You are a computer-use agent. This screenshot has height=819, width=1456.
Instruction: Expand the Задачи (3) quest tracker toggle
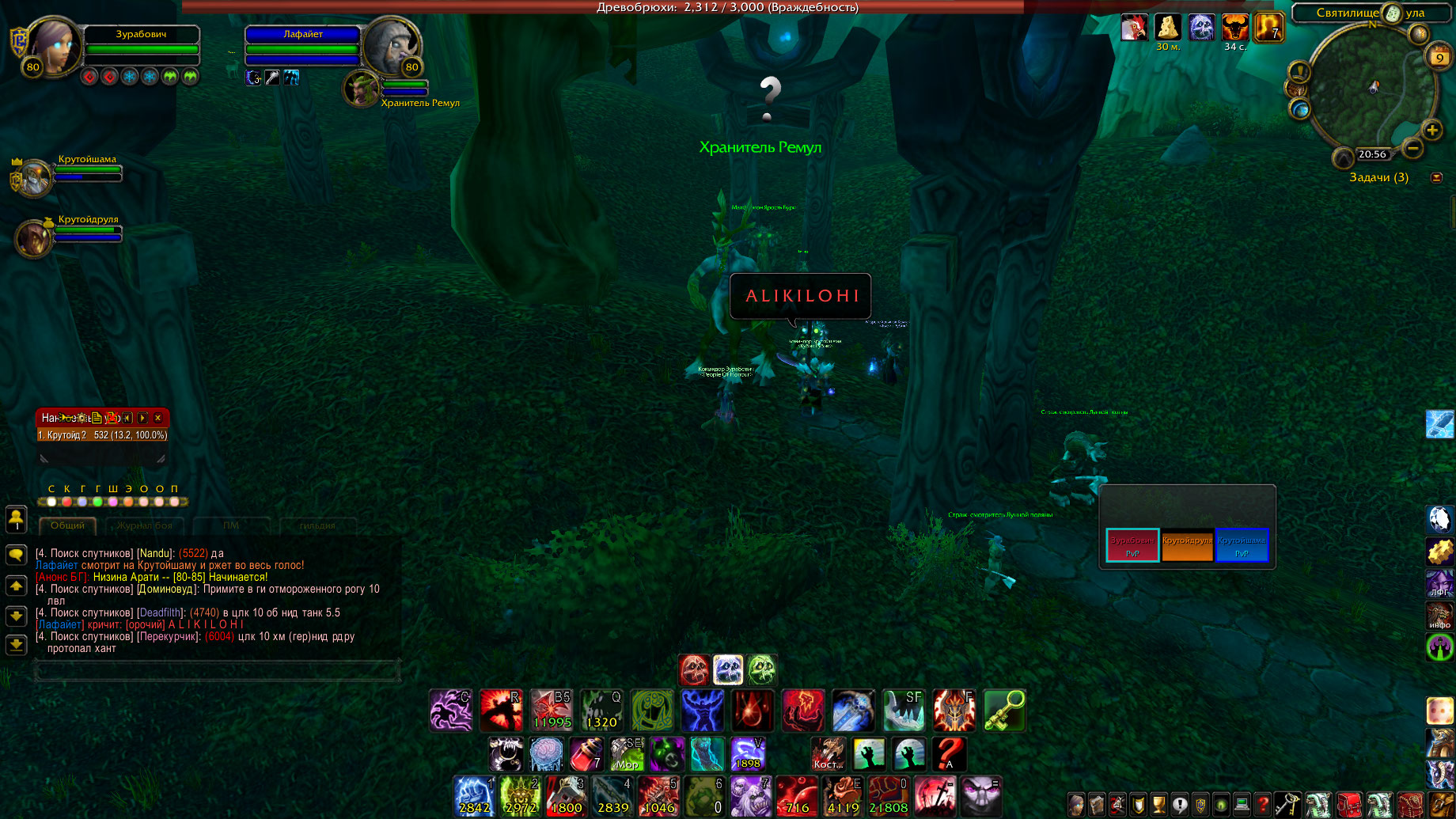1437,177
